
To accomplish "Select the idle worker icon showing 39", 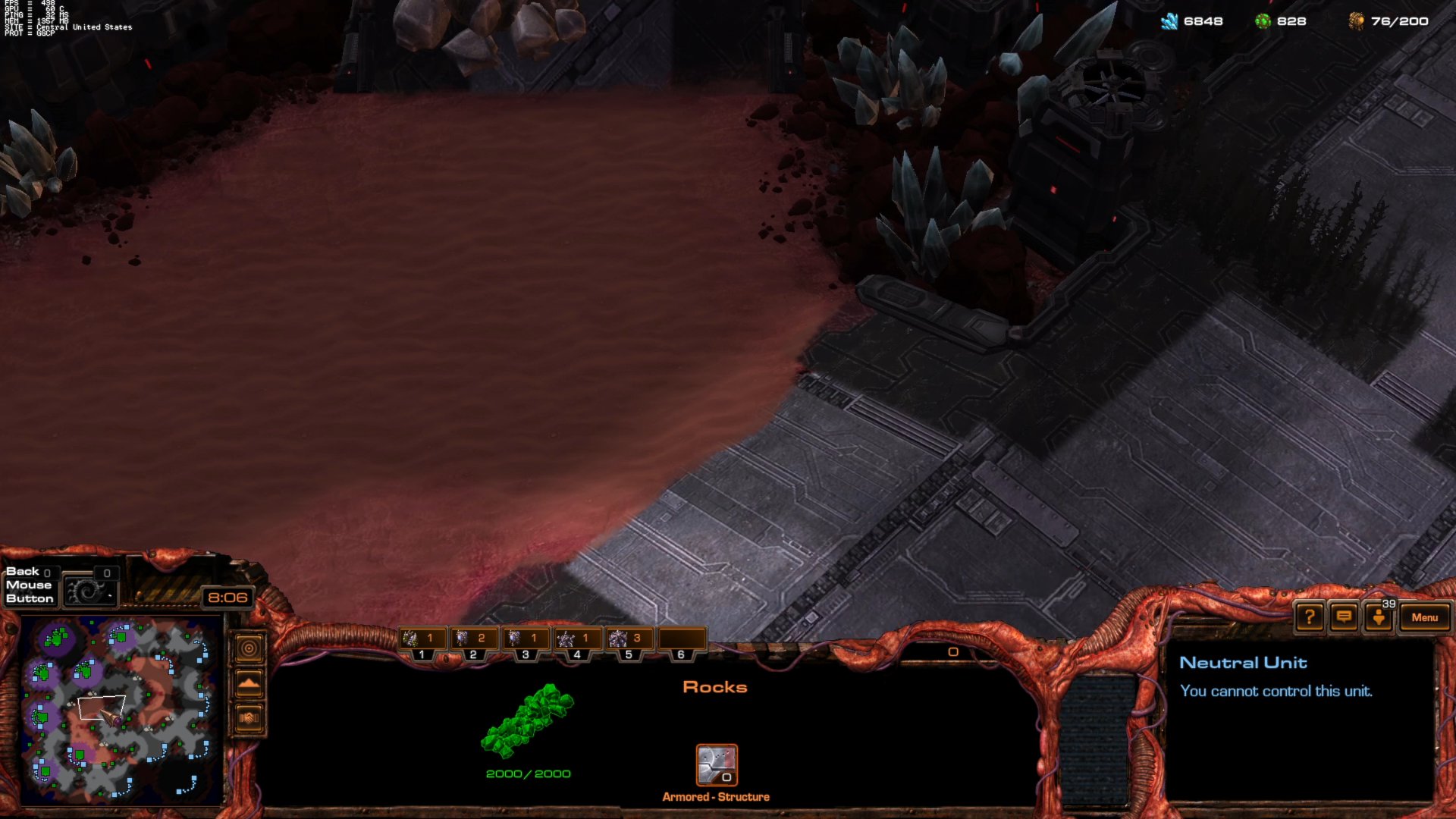I will pos(1379,618).
